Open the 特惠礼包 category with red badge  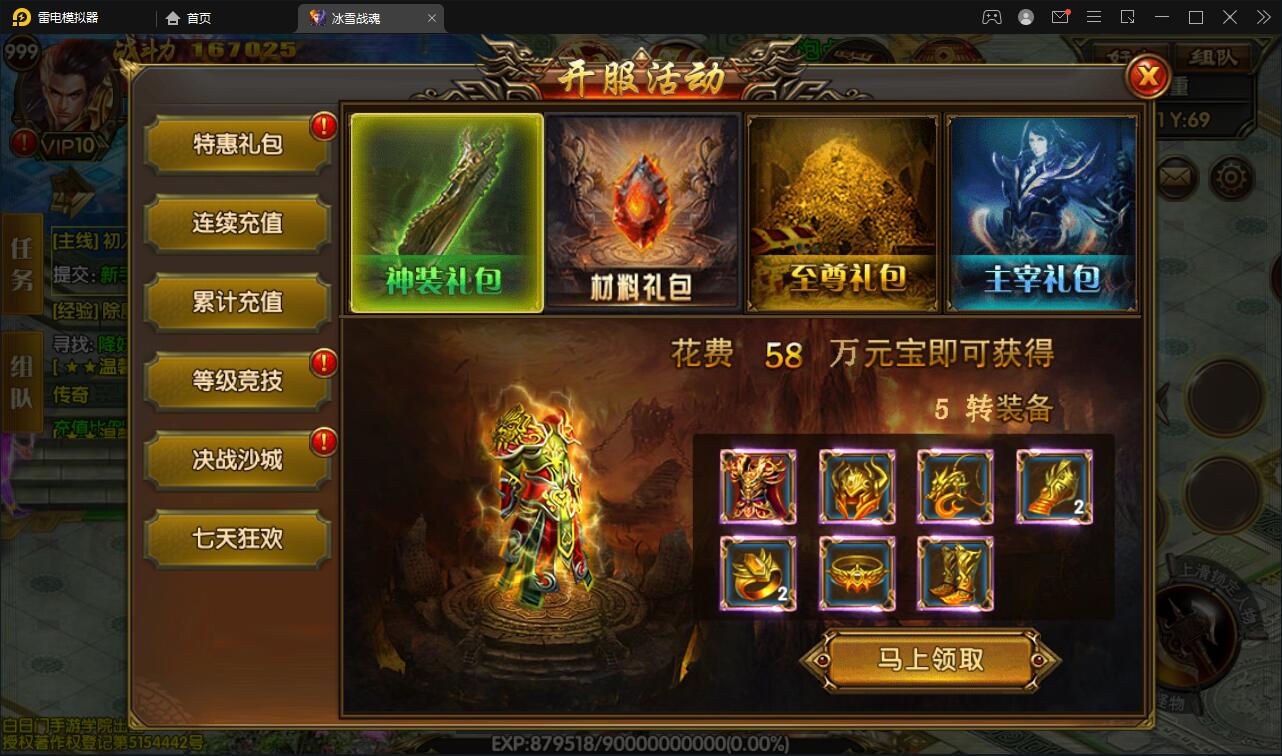tap(237, 144)
